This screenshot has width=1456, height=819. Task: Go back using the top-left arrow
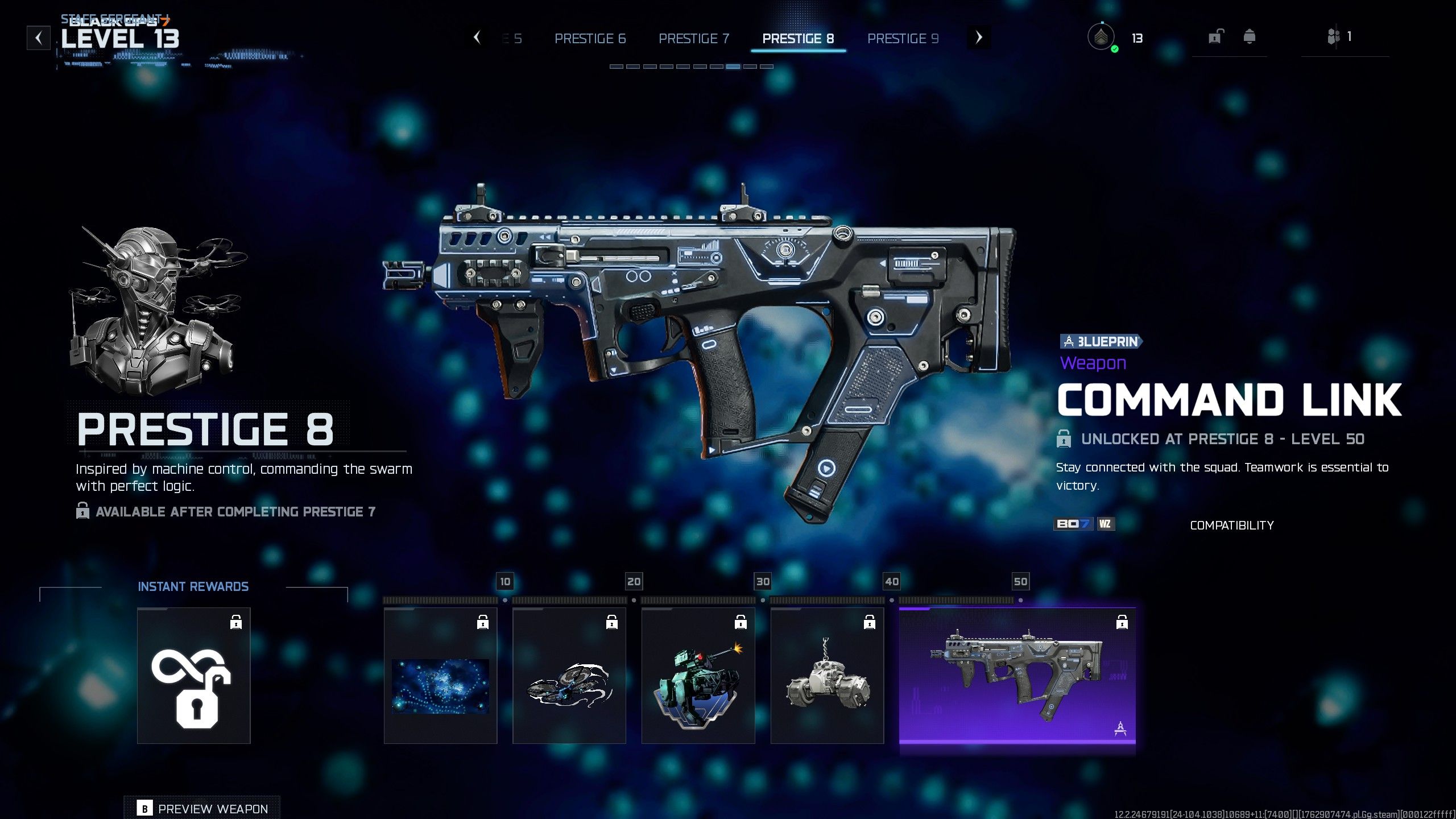pyautogui.click(x=39, y=38)
